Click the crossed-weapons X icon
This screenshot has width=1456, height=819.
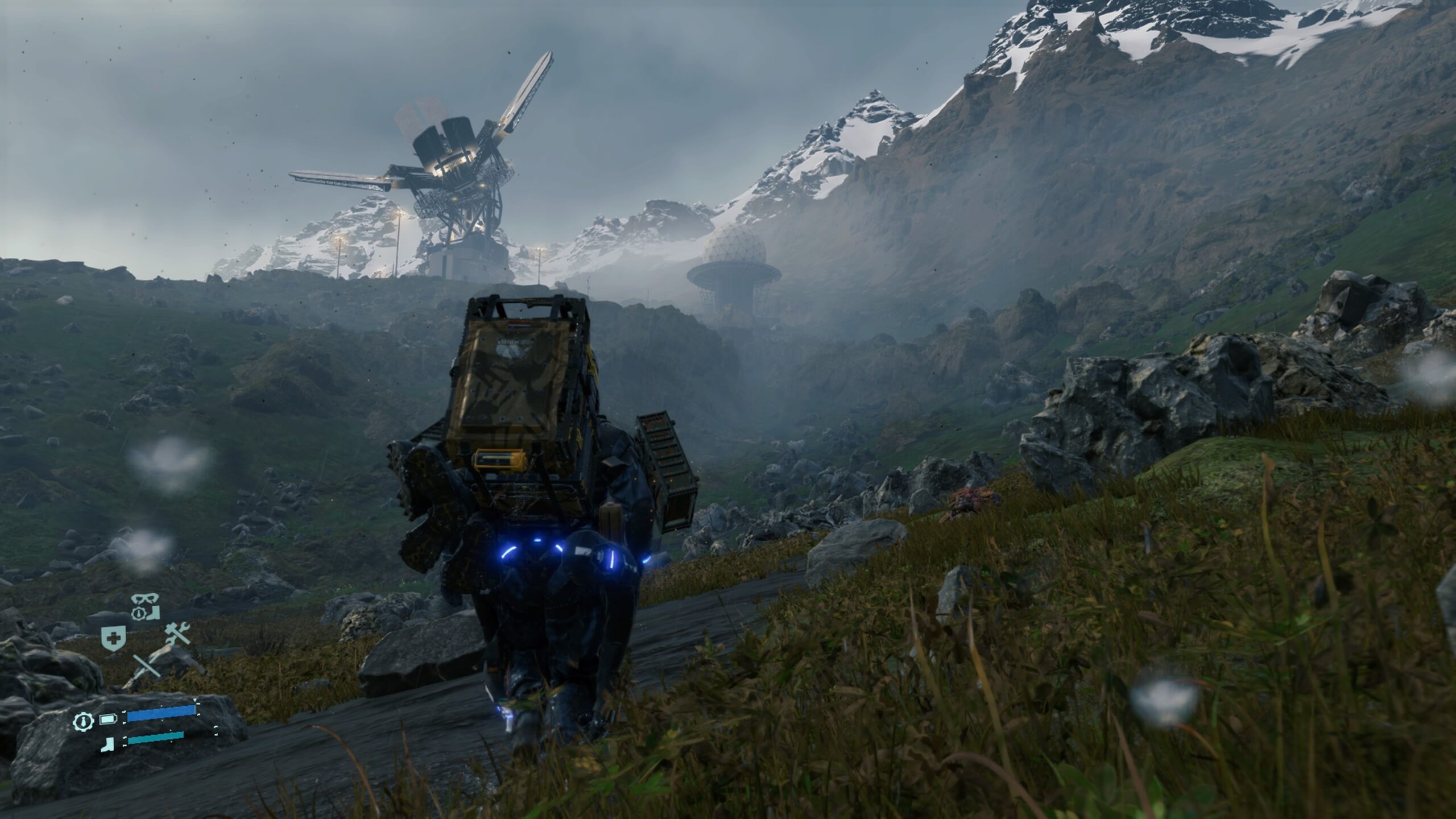[x=147, y=664]
